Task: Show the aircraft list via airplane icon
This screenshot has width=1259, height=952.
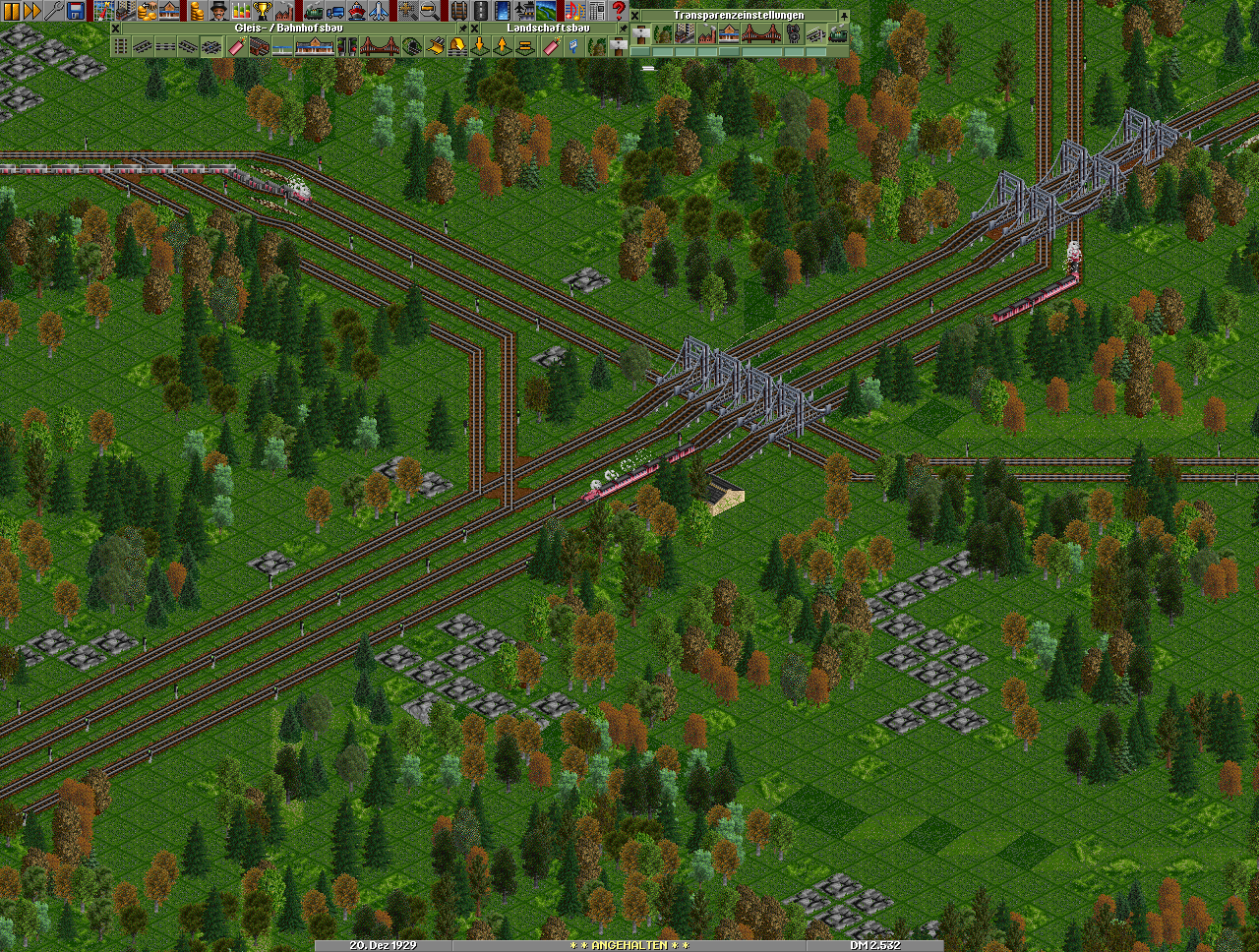Action: tap(378, 11)
